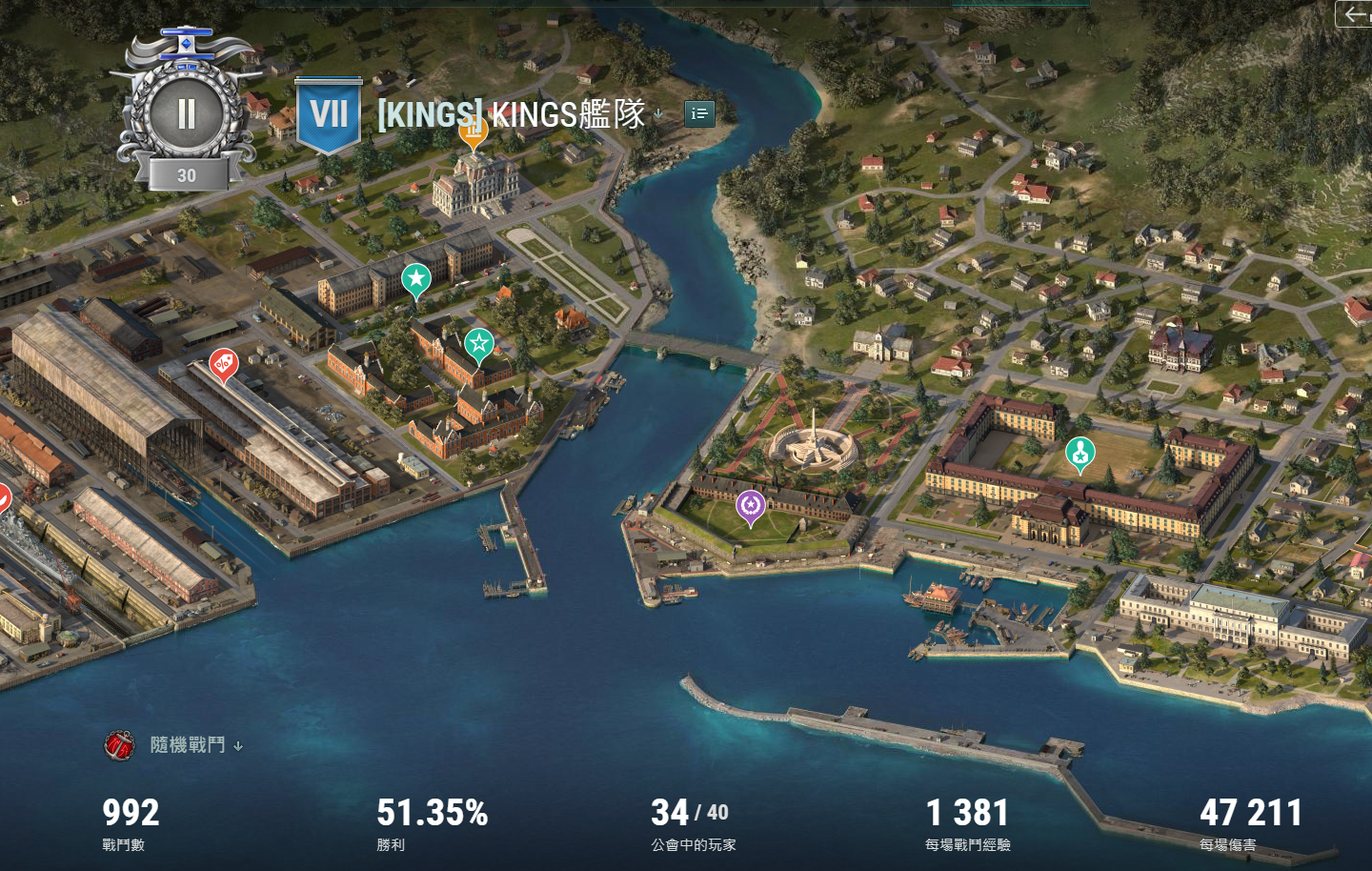Open the clan list icon beside clan name
This screenshot has height=871, width=1372.
pos(699,114)
